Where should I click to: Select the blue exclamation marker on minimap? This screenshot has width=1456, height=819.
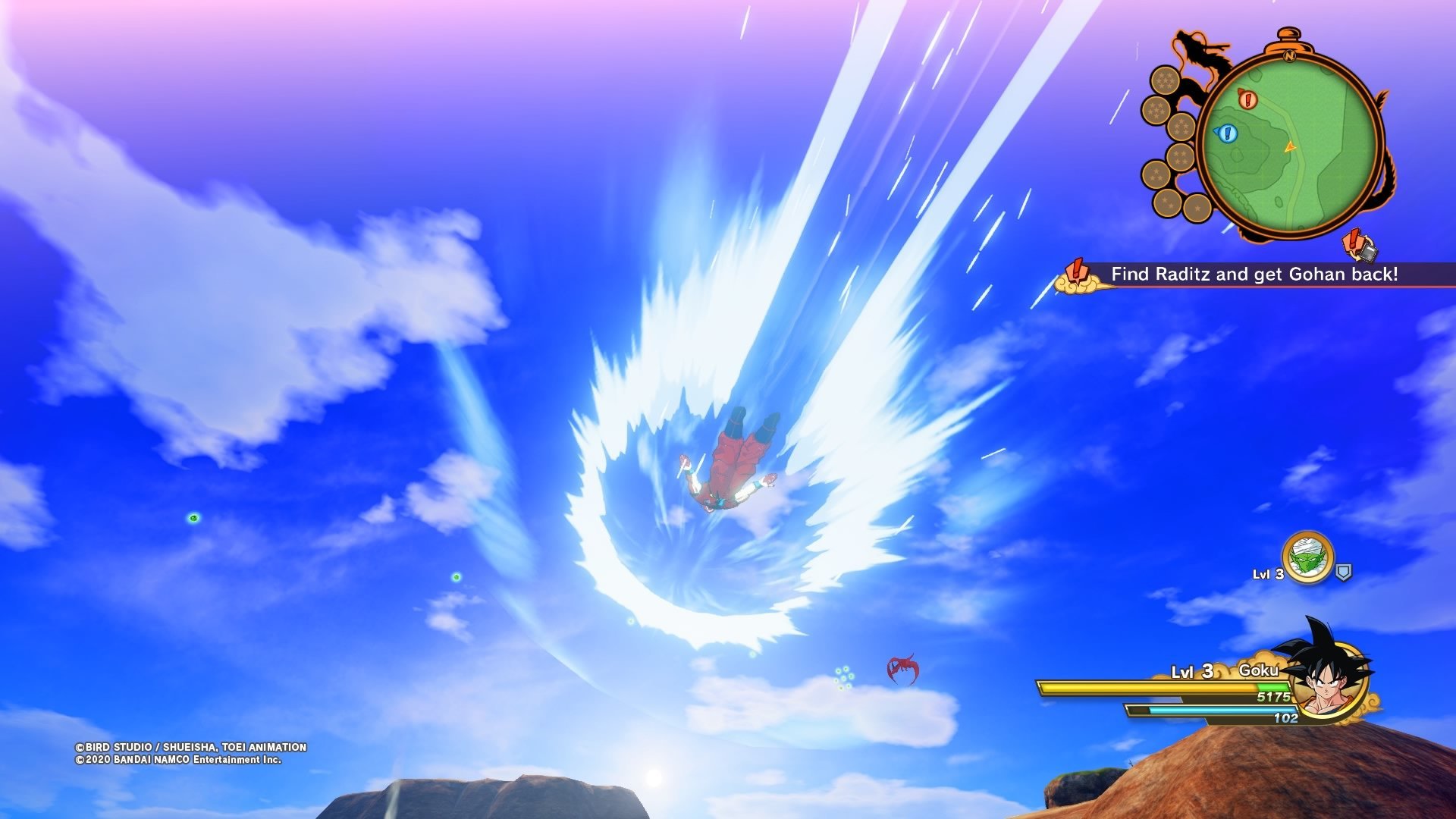coord(1226,134)
